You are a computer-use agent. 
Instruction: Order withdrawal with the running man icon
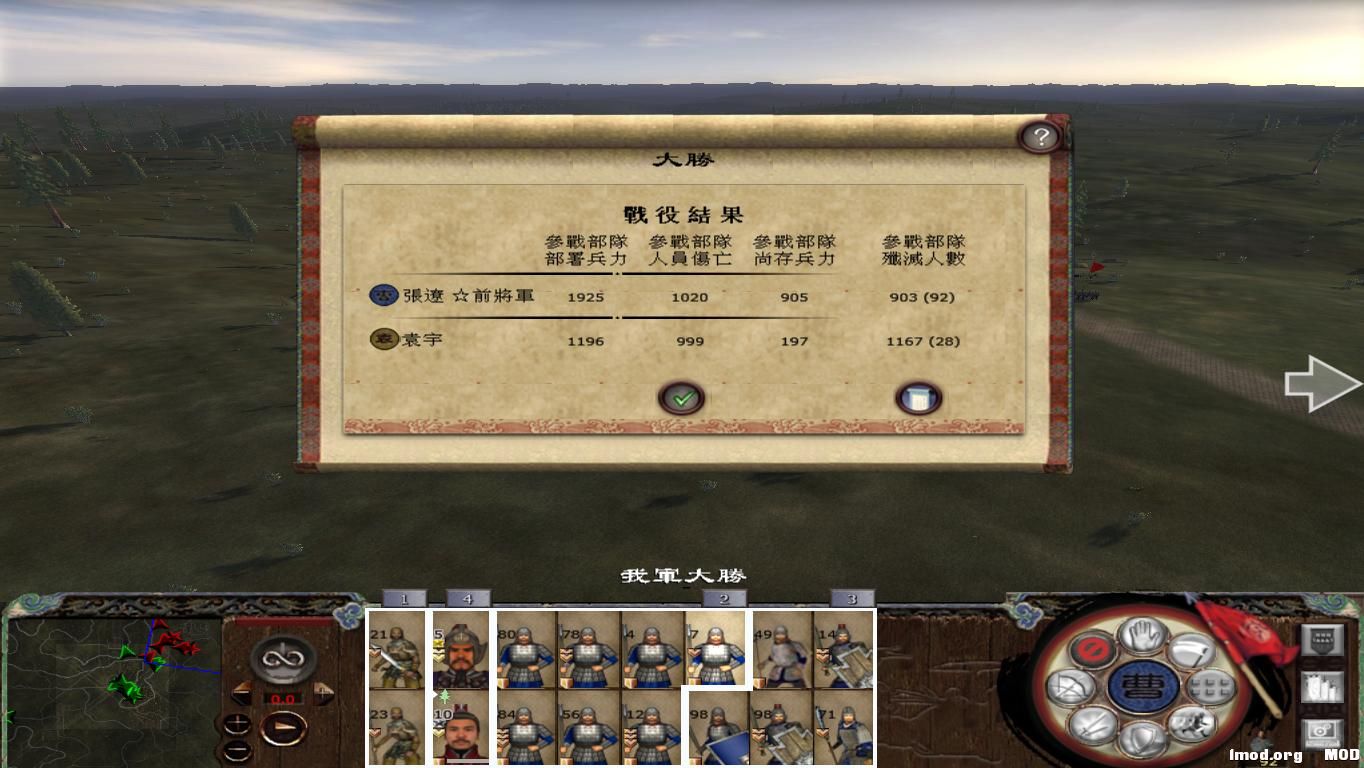[1195, 722]
